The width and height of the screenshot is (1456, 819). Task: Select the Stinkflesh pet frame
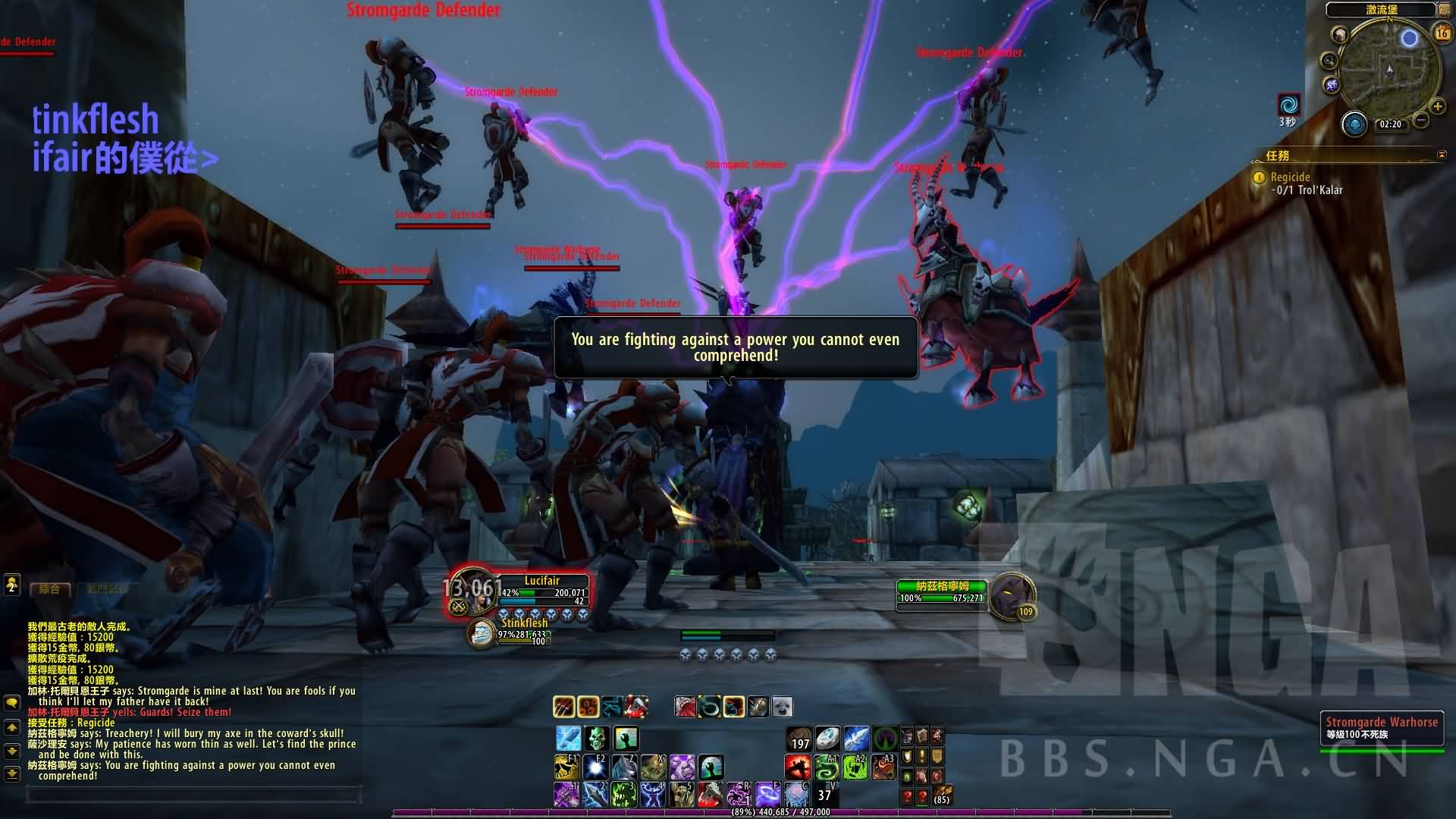pos(481,634)
